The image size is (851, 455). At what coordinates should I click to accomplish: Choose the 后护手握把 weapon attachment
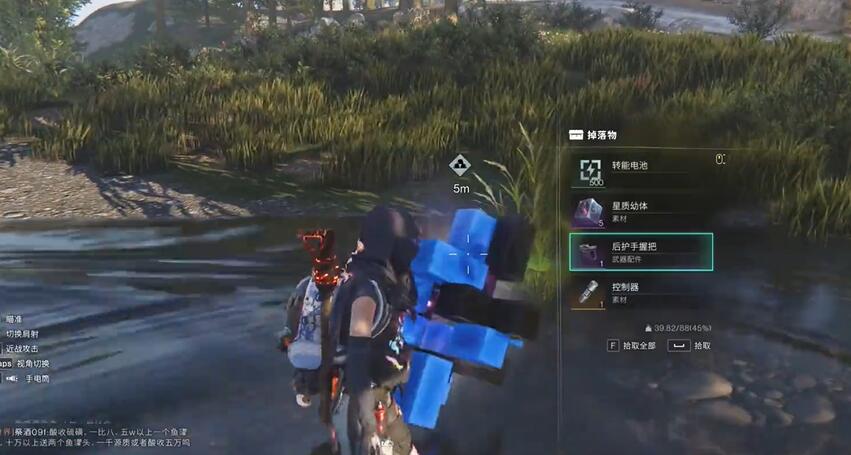(640, 252)
